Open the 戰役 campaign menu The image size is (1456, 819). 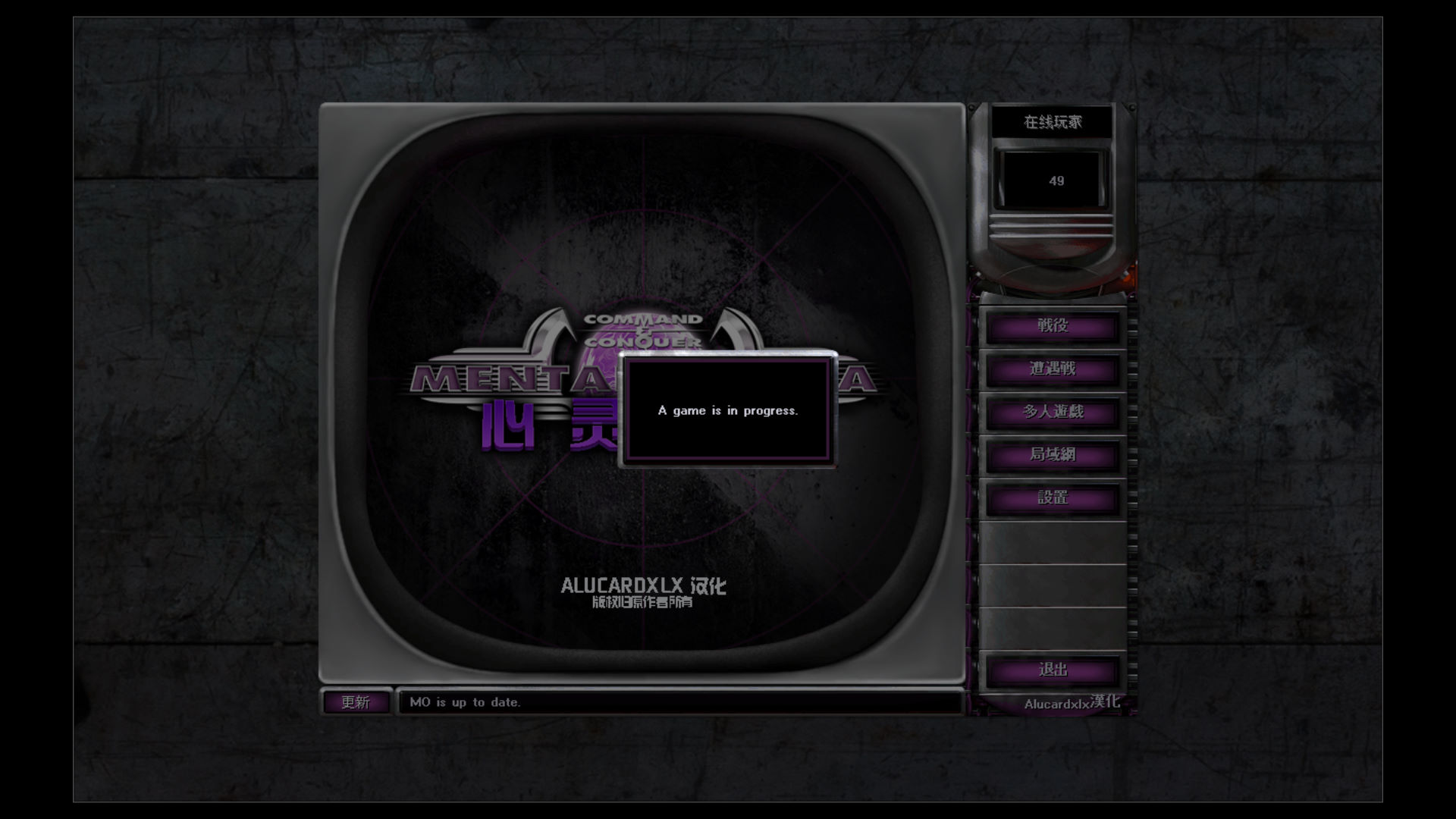(x=1052, y=327)
